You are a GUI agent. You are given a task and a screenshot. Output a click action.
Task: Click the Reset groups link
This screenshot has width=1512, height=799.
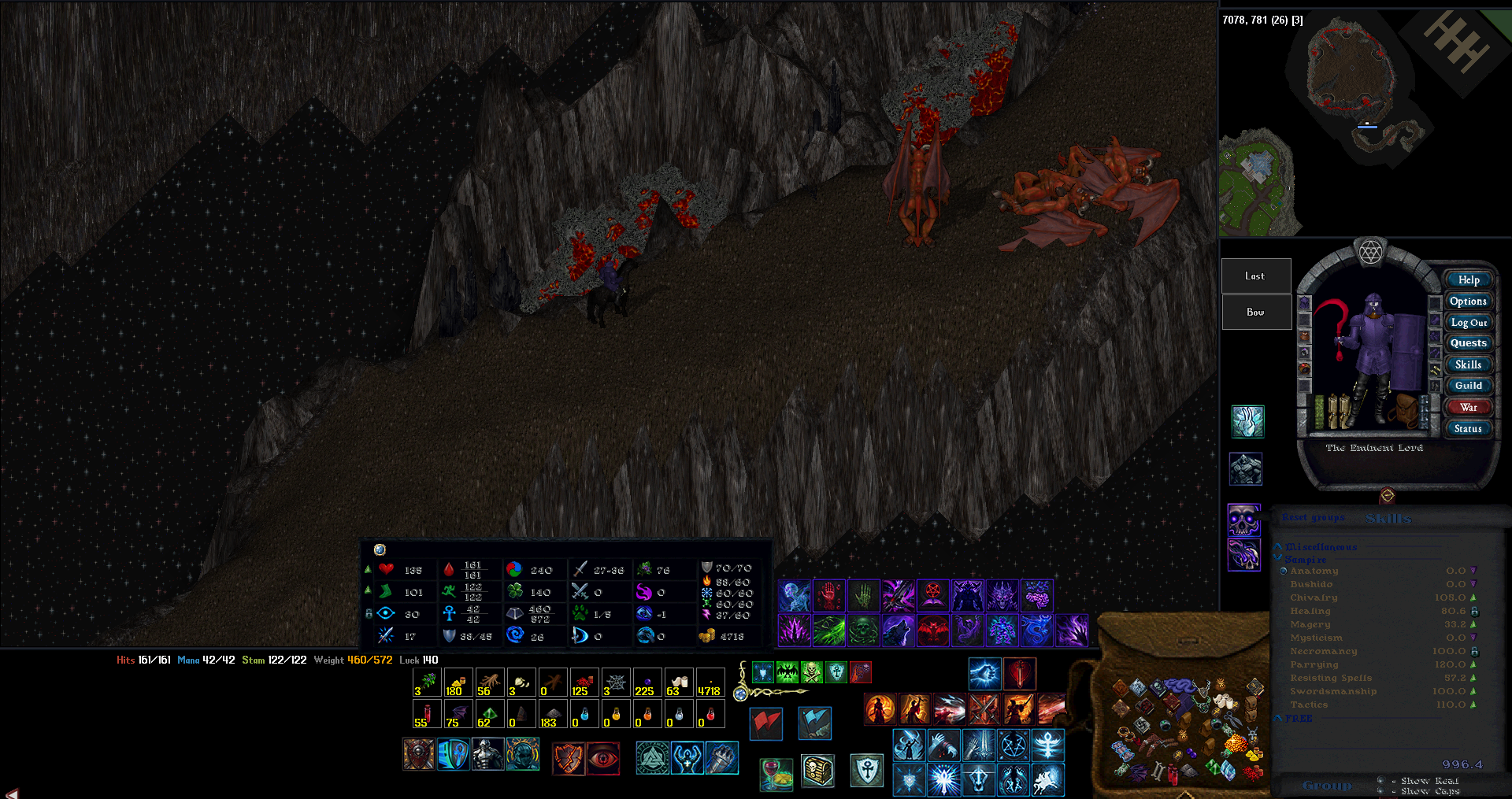(x=1313, y=517)
